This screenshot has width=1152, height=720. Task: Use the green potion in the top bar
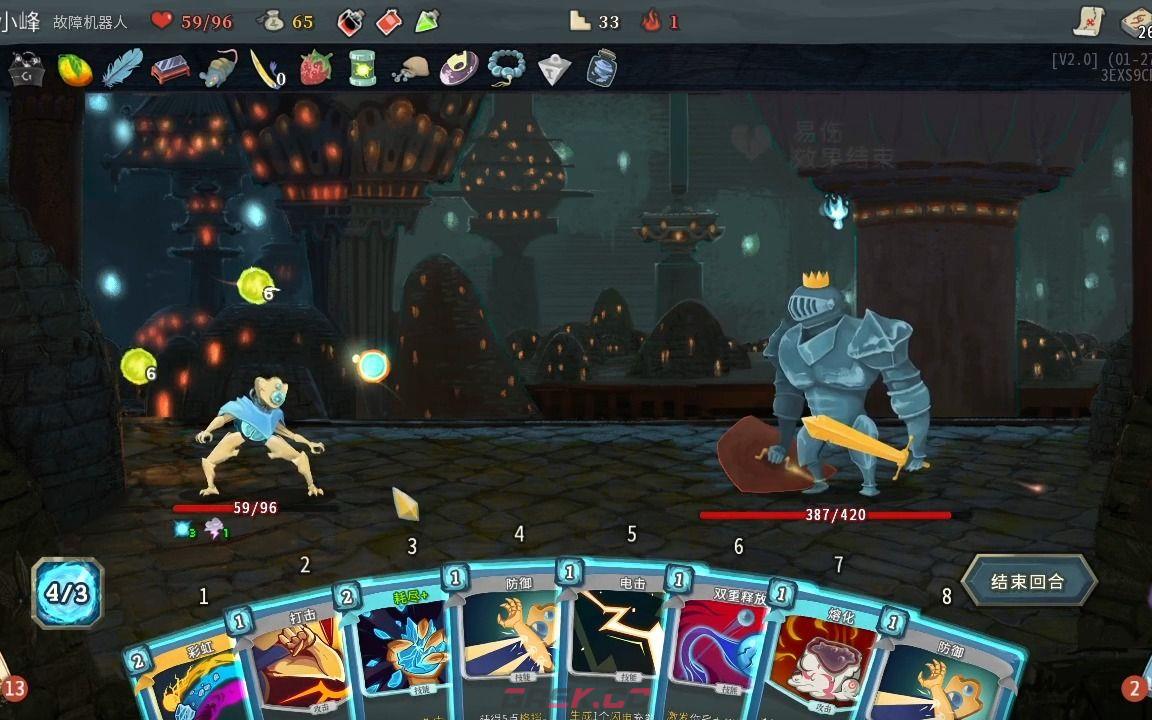[427, 21]
